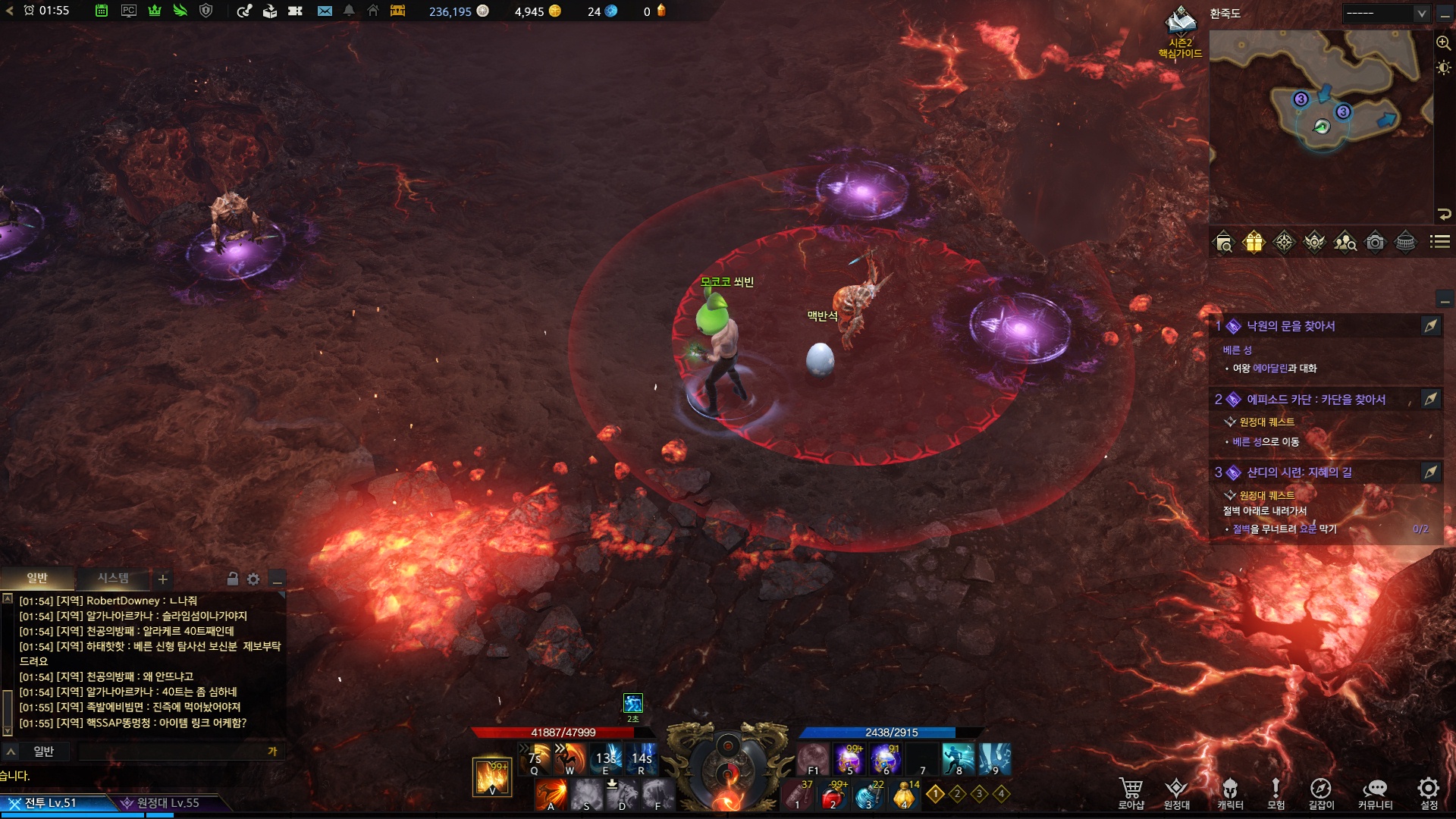The image size is (1456, 819).
Task: Open the mail envelope icon
Action: pos(325,11)
